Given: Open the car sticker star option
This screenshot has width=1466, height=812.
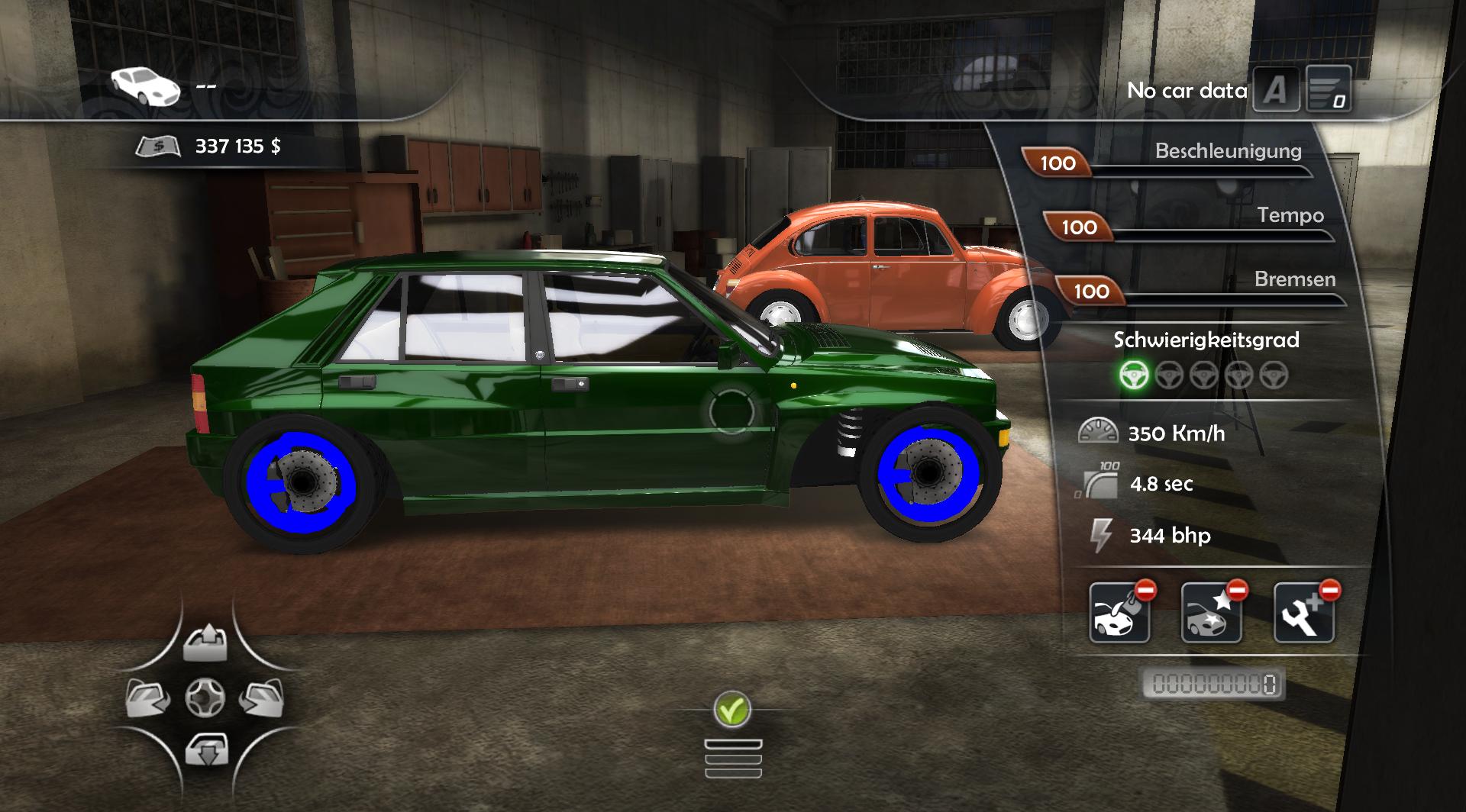Looking at the screenshot, I should pyautogui.click(x=1212, y=613).
